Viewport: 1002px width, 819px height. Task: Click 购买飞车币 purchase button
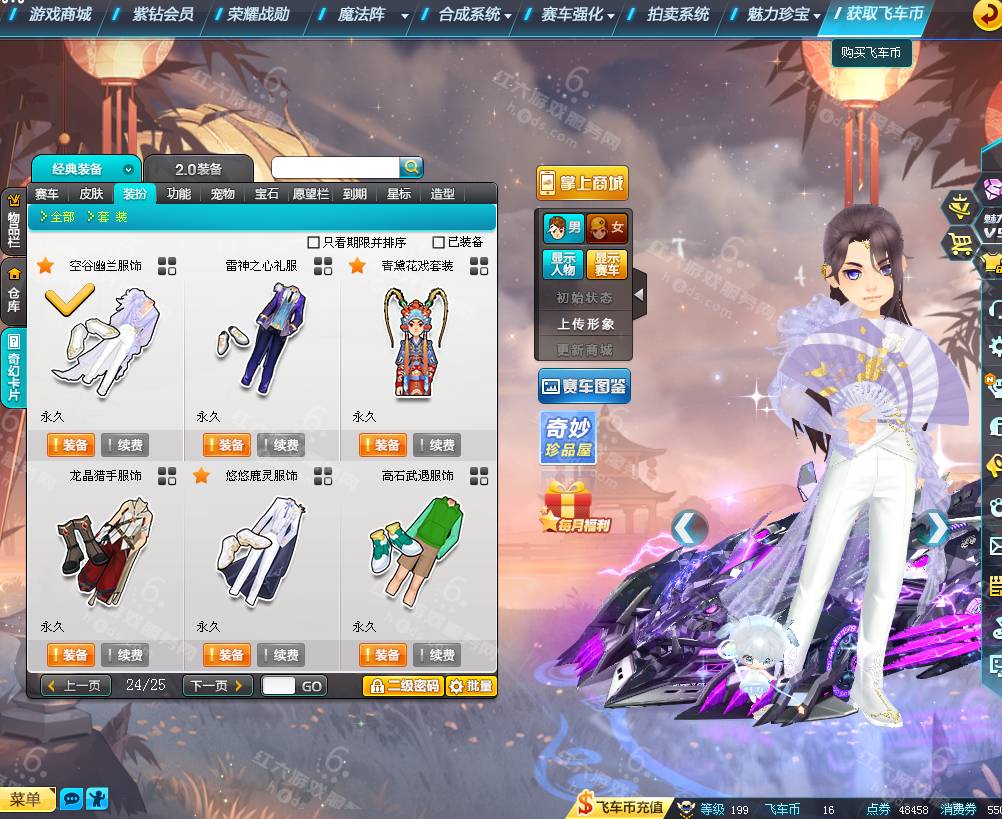(x=871, y=52)
